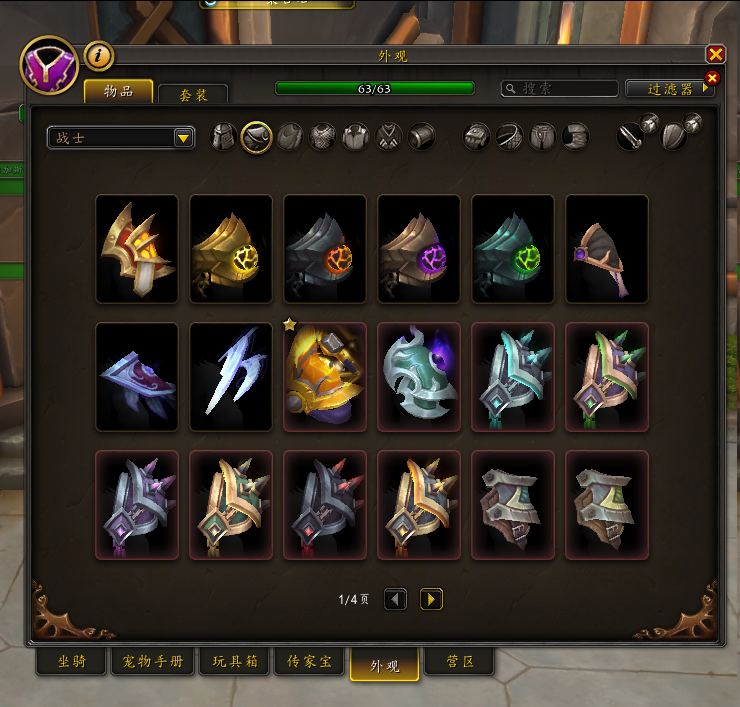Choose the helmet slot icon
This screenshot has height=707, width=740.
point(223,137)
